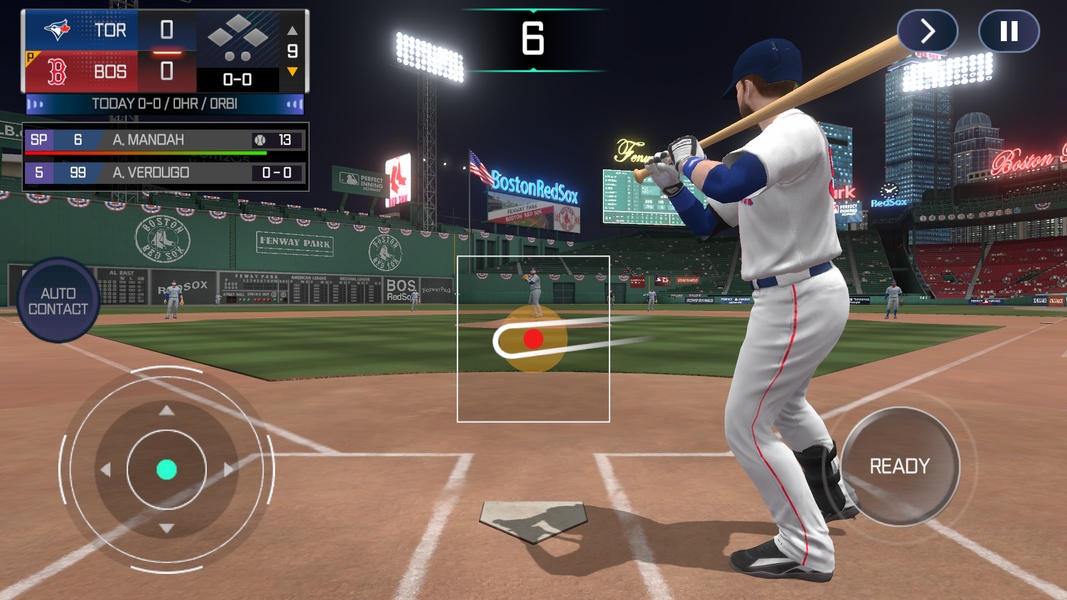Tap the joystick's down arrow

166,528
